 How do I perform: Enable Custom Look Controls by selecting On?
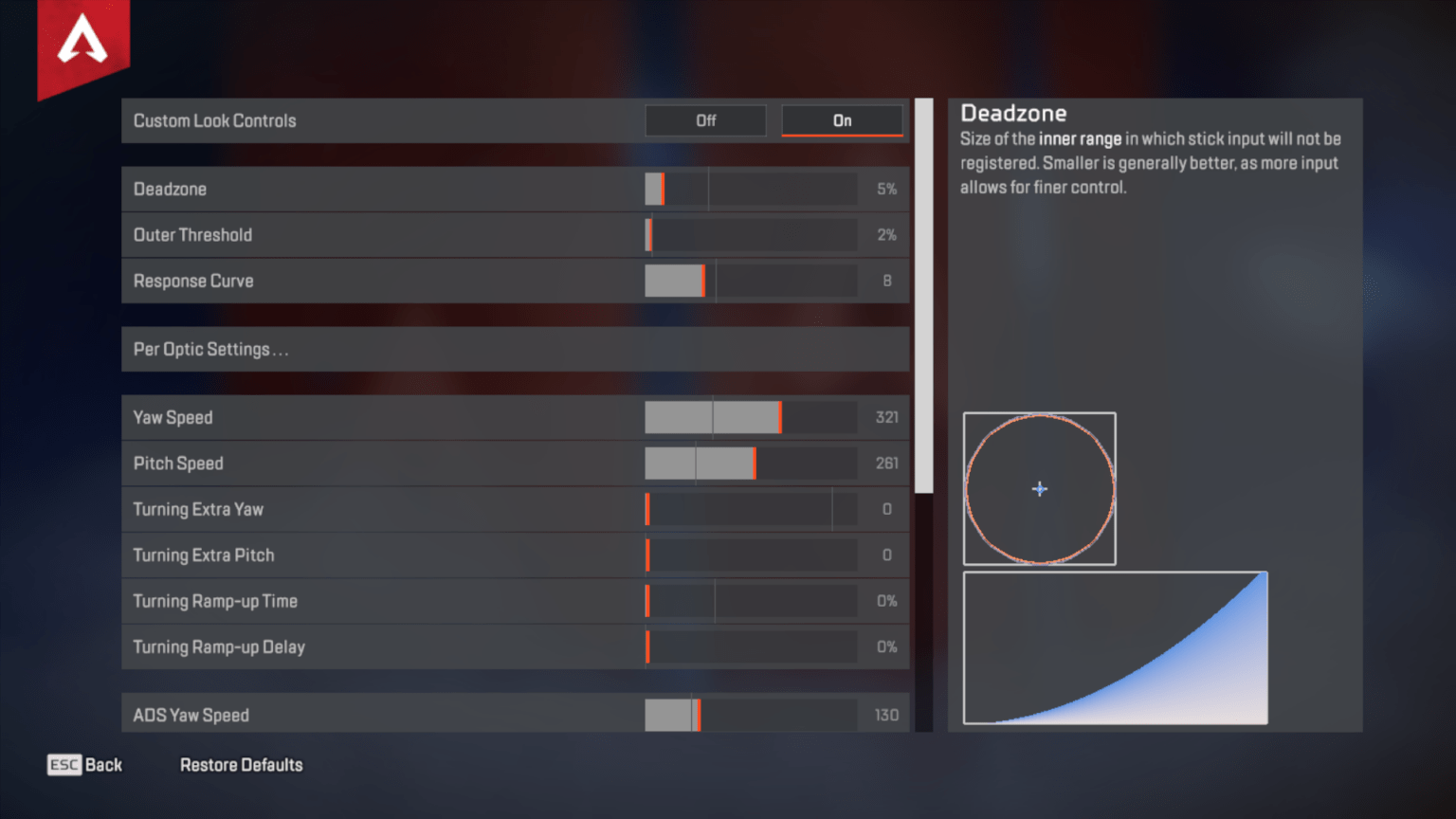pyautogui.click(x=842, y=120)
